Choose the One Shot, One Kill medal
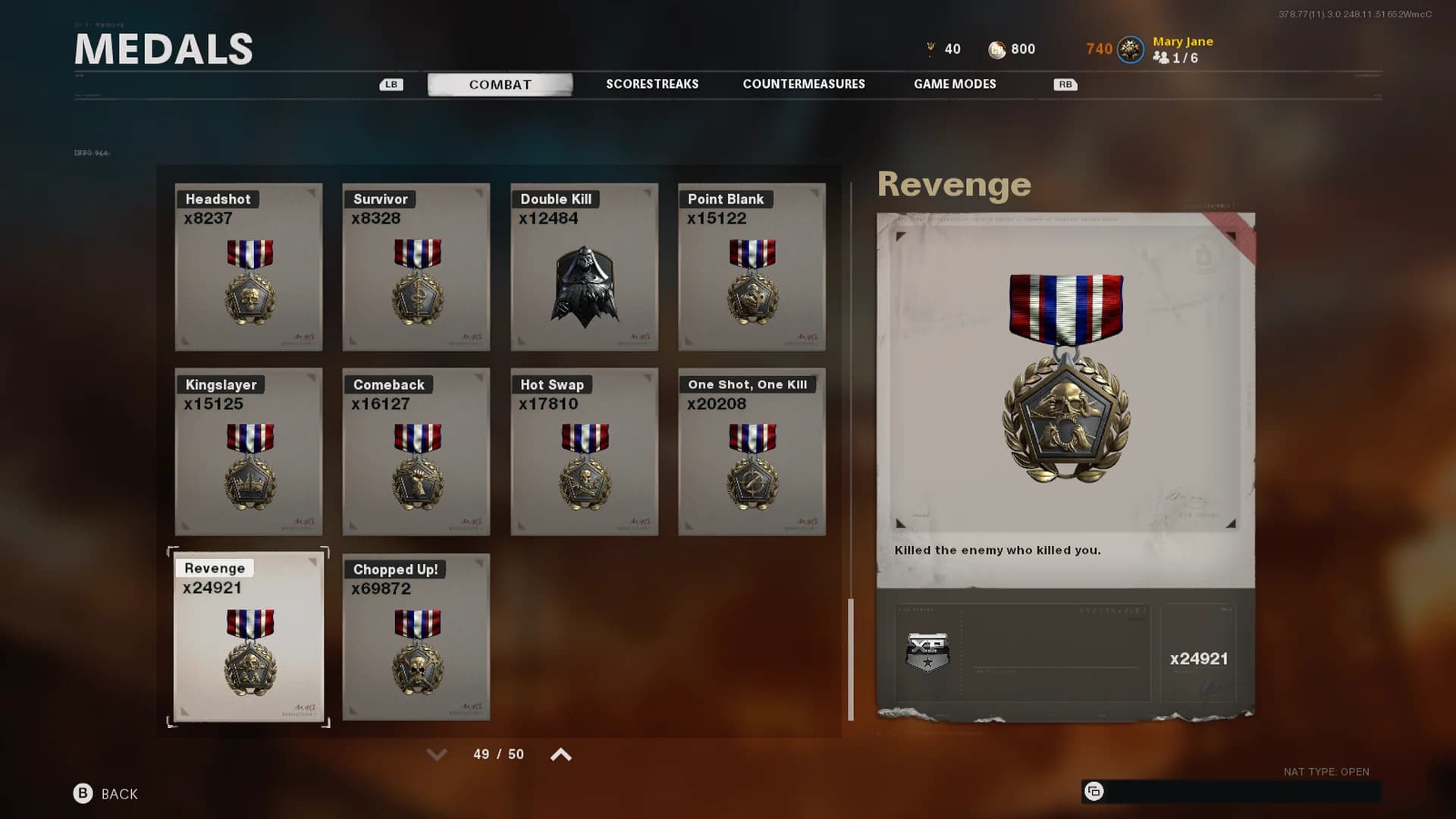 (x=752, y=452)
